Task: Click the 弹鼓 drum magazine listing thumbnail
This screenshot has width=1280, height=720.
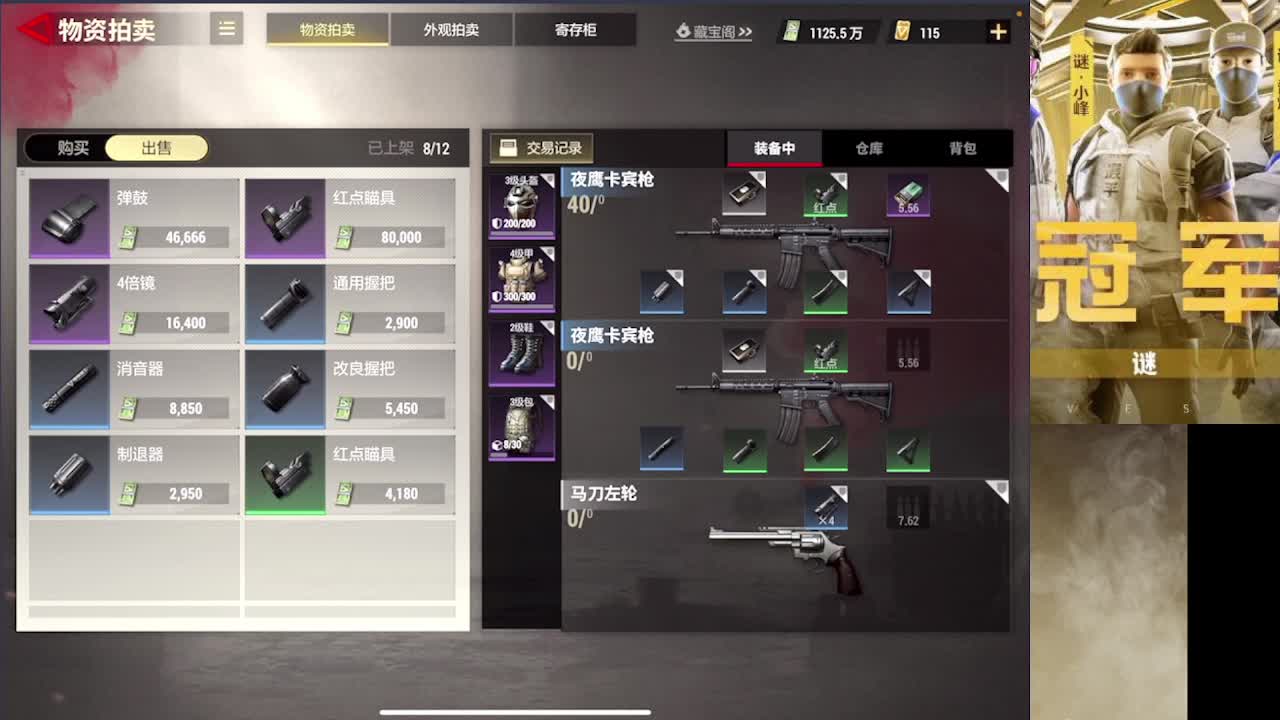Action: click(68, 217)
